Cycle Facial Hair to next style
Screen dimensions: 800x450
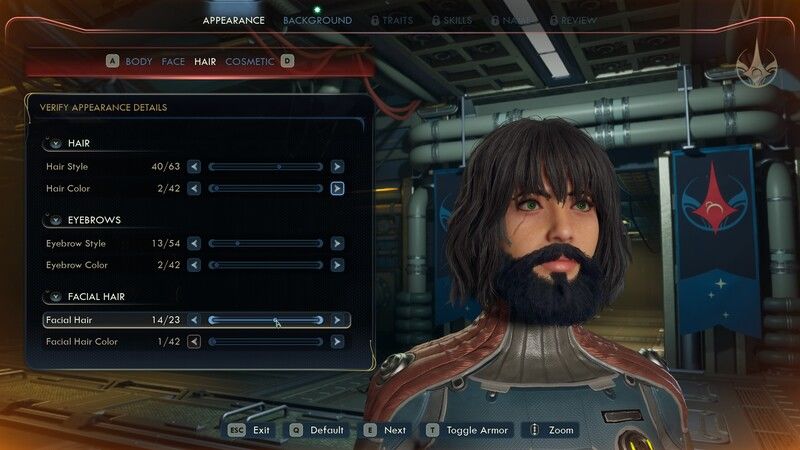click(337, 320)
